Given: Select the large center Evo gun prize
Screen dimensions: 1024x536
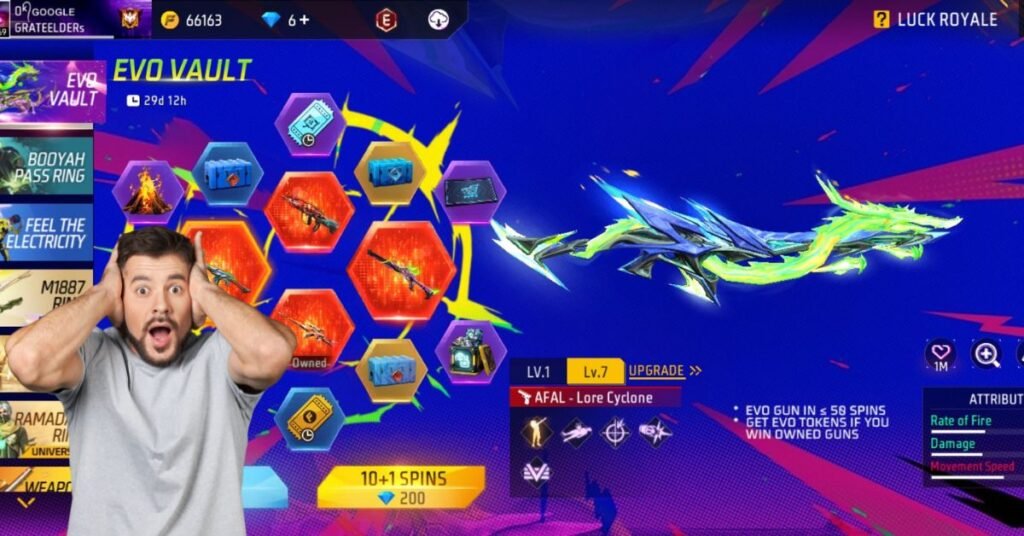Looking at the screenshot, I should point(402,271).
